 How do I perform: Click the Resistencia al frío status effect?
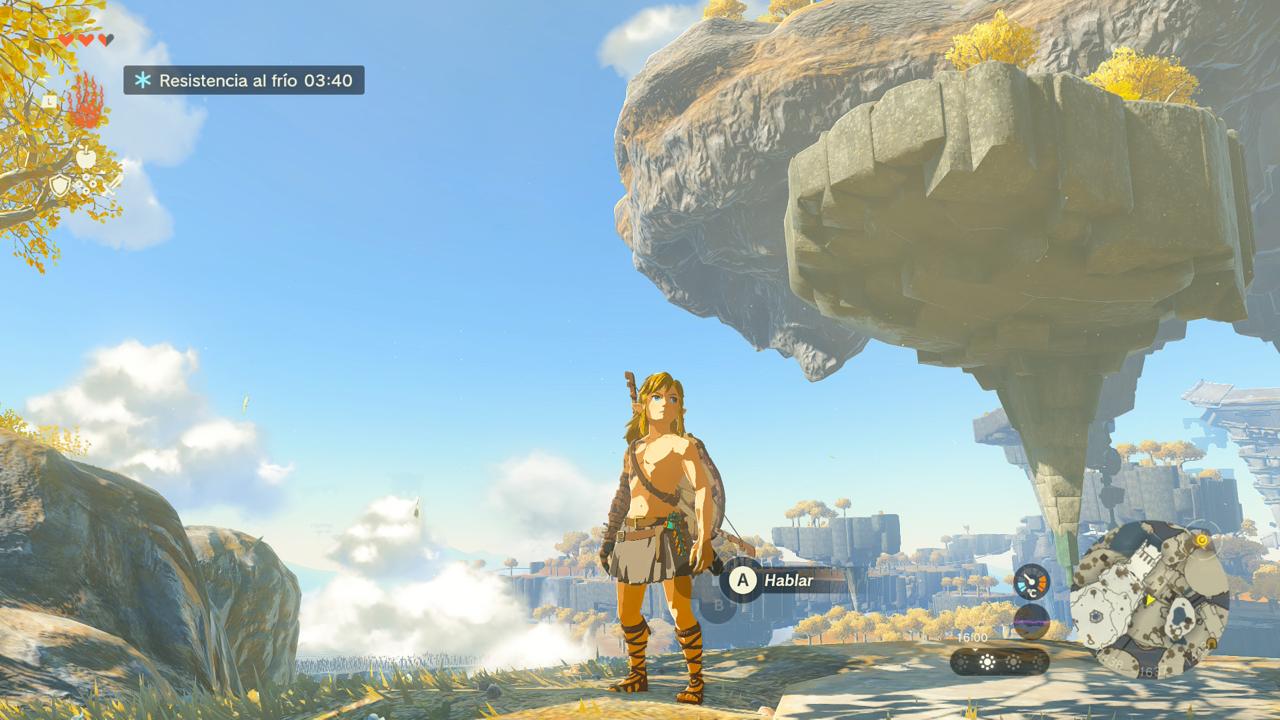pos(244,80)
